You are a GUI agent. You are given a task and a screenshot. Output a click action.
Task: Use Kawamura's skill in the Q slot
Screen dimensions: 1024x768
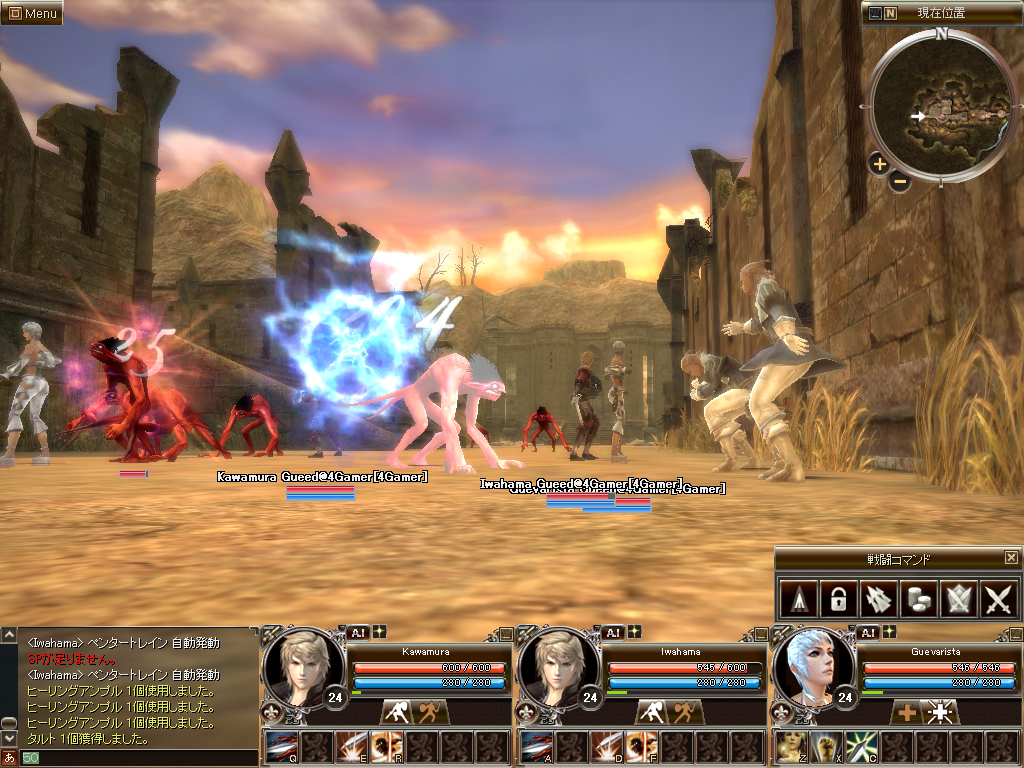(282, 747)
